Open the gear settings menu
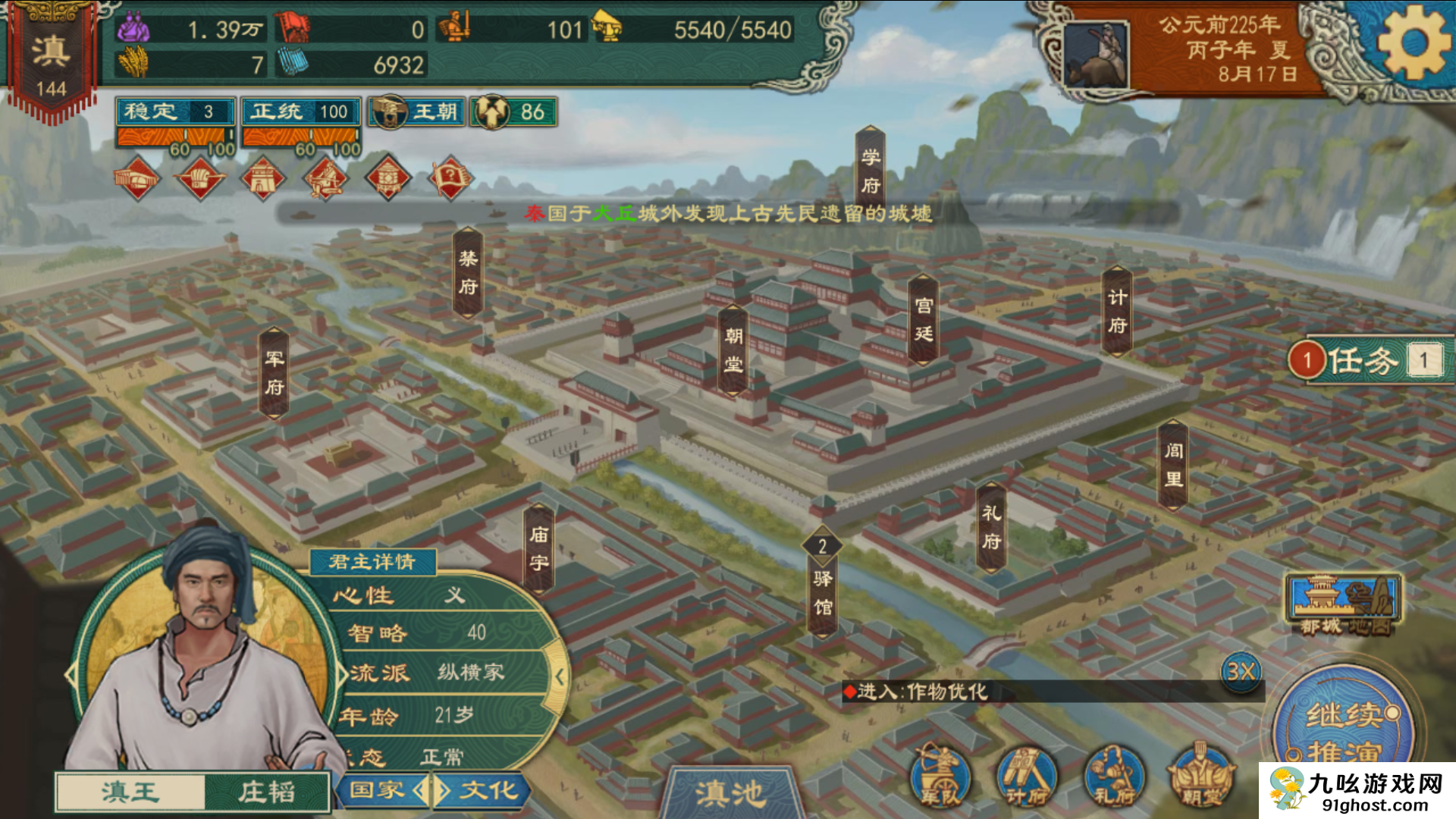The width and height of the screenshot is (1456, 819). tap(1413, 43)
